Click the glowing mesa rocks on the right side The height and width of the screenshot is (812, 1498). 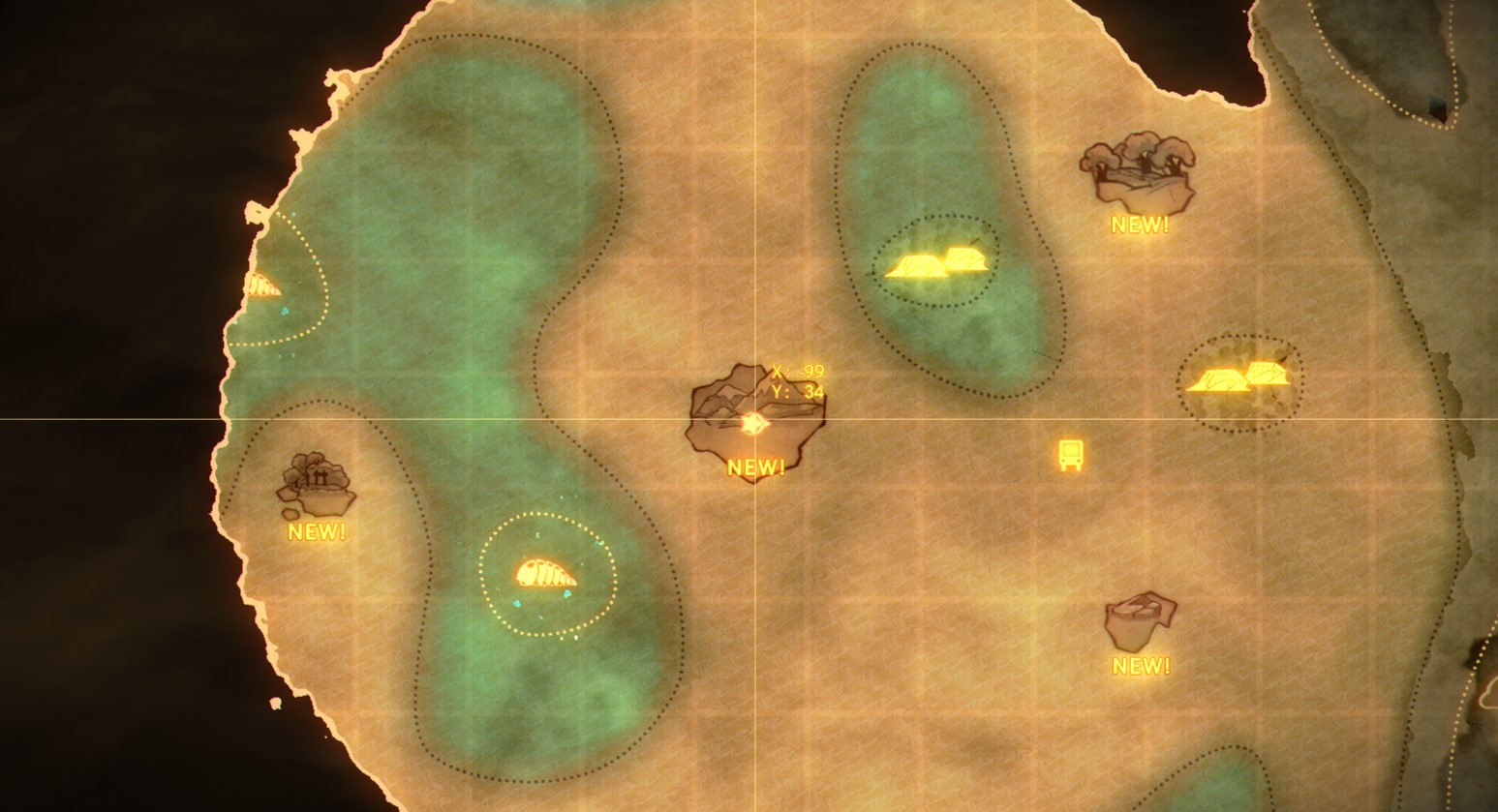coord(1239,380)
